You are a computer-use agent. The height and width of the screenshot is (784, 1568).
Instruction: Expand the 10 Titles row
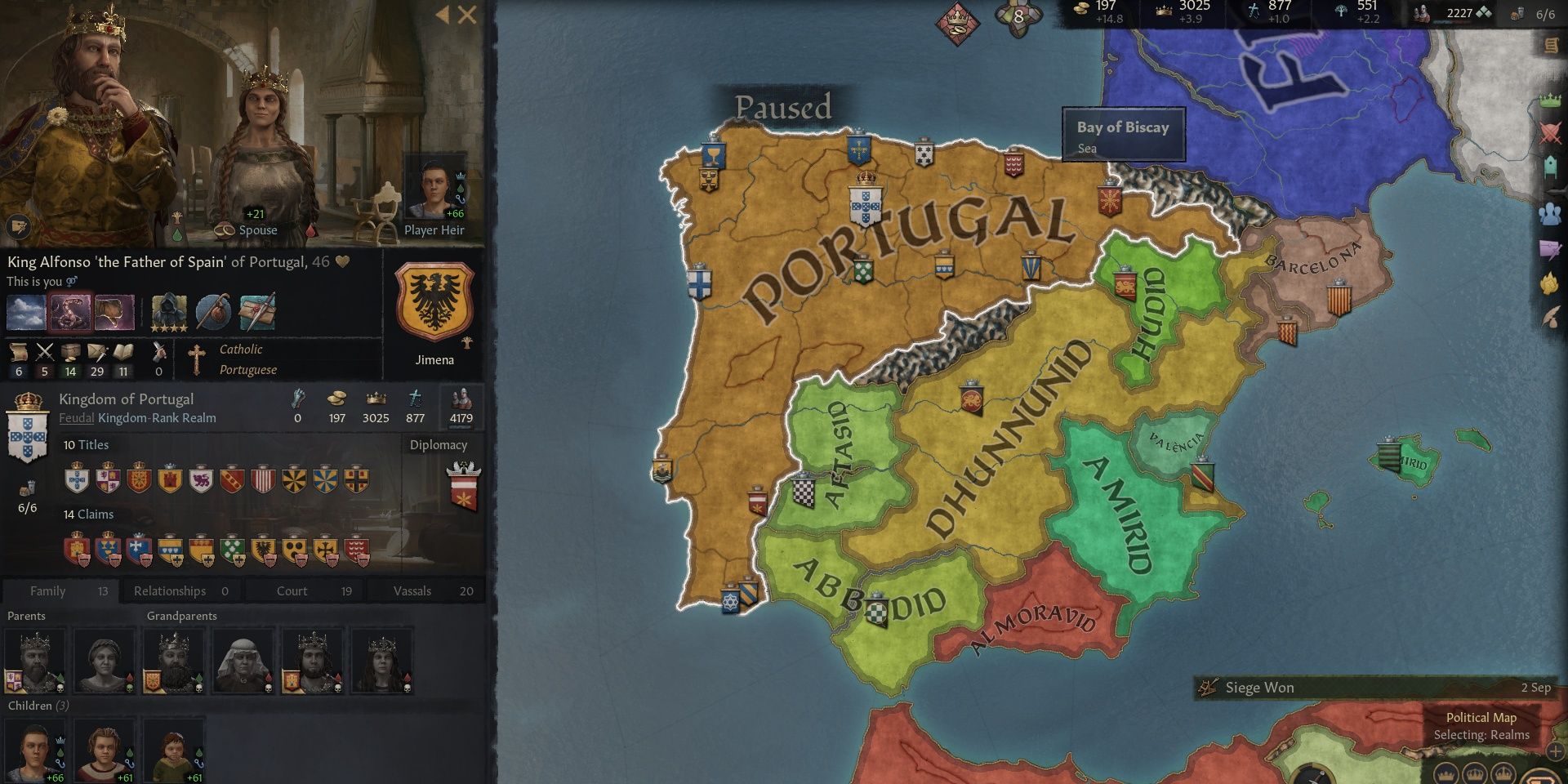coord(86,445)
